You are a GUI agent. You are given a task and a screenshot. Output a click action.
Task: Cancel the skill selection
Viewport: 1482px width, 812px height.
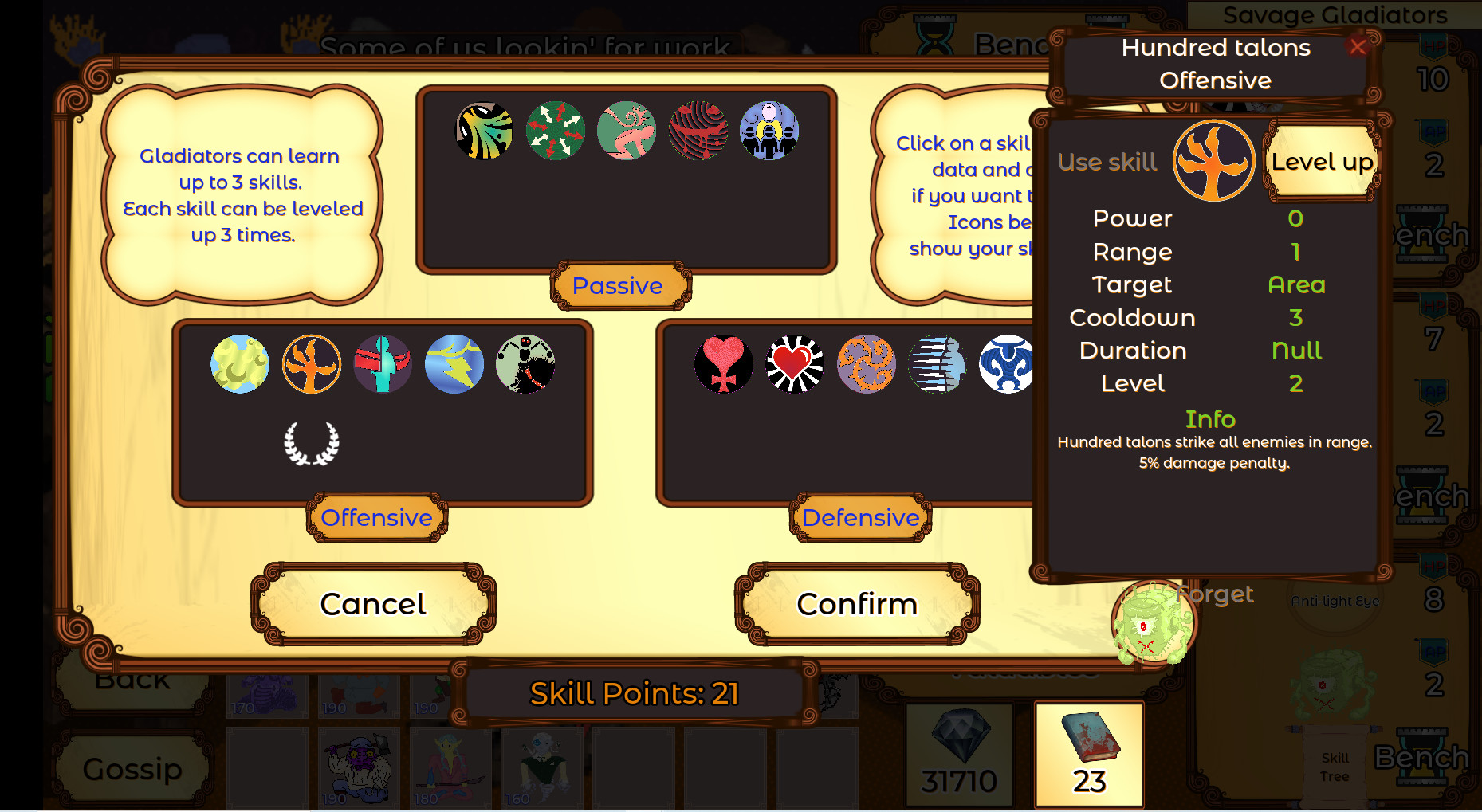pos(373,604)
